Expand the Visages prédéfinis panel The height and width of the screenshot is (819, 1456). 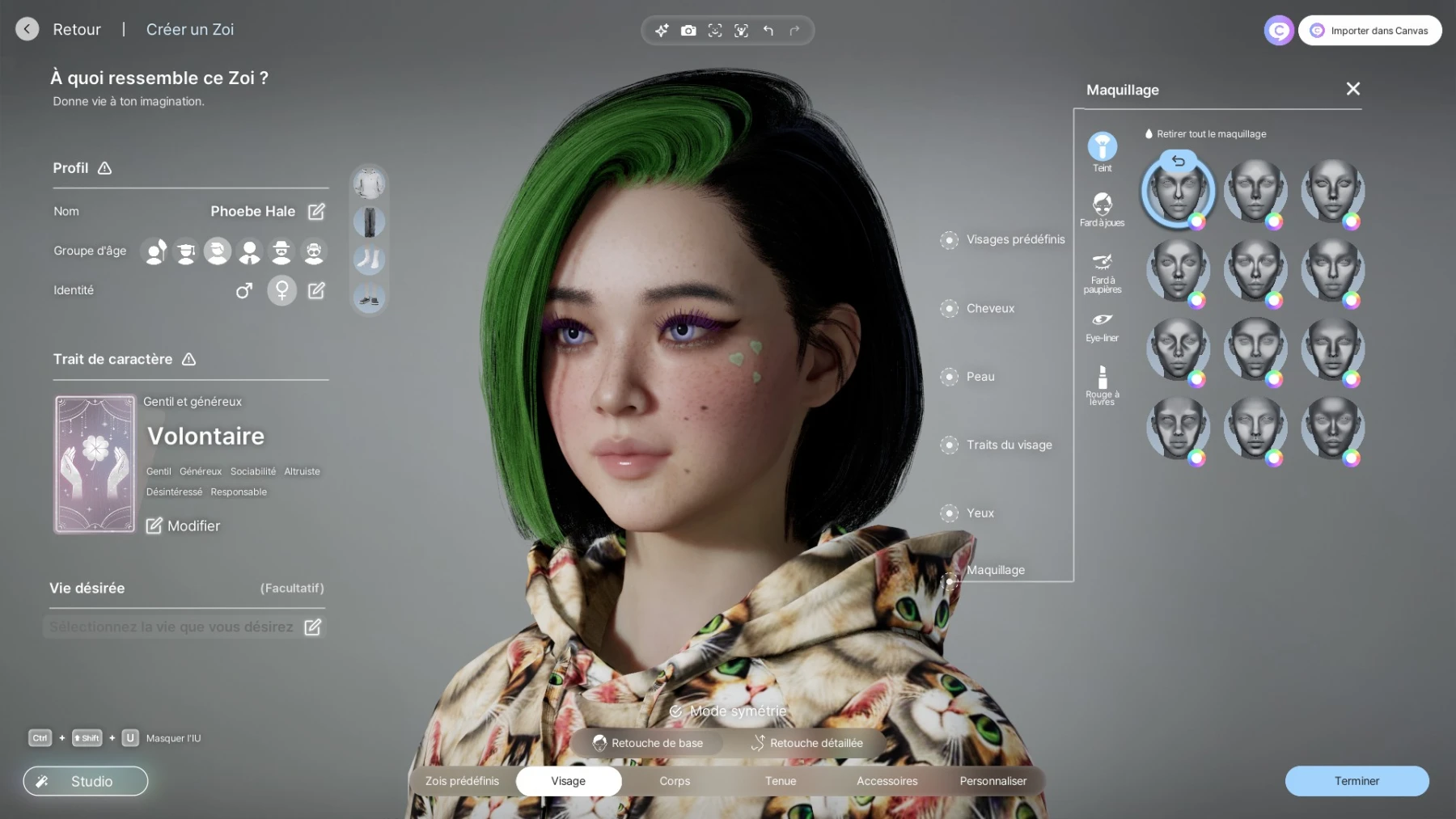(1014, 239)
